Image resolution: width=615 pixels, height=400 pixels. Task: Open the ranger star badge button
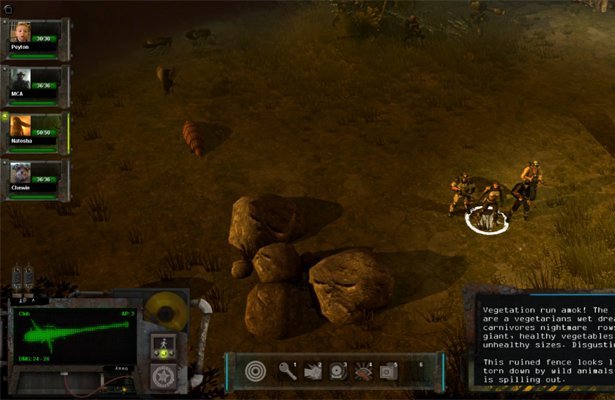tap(159, 377)
